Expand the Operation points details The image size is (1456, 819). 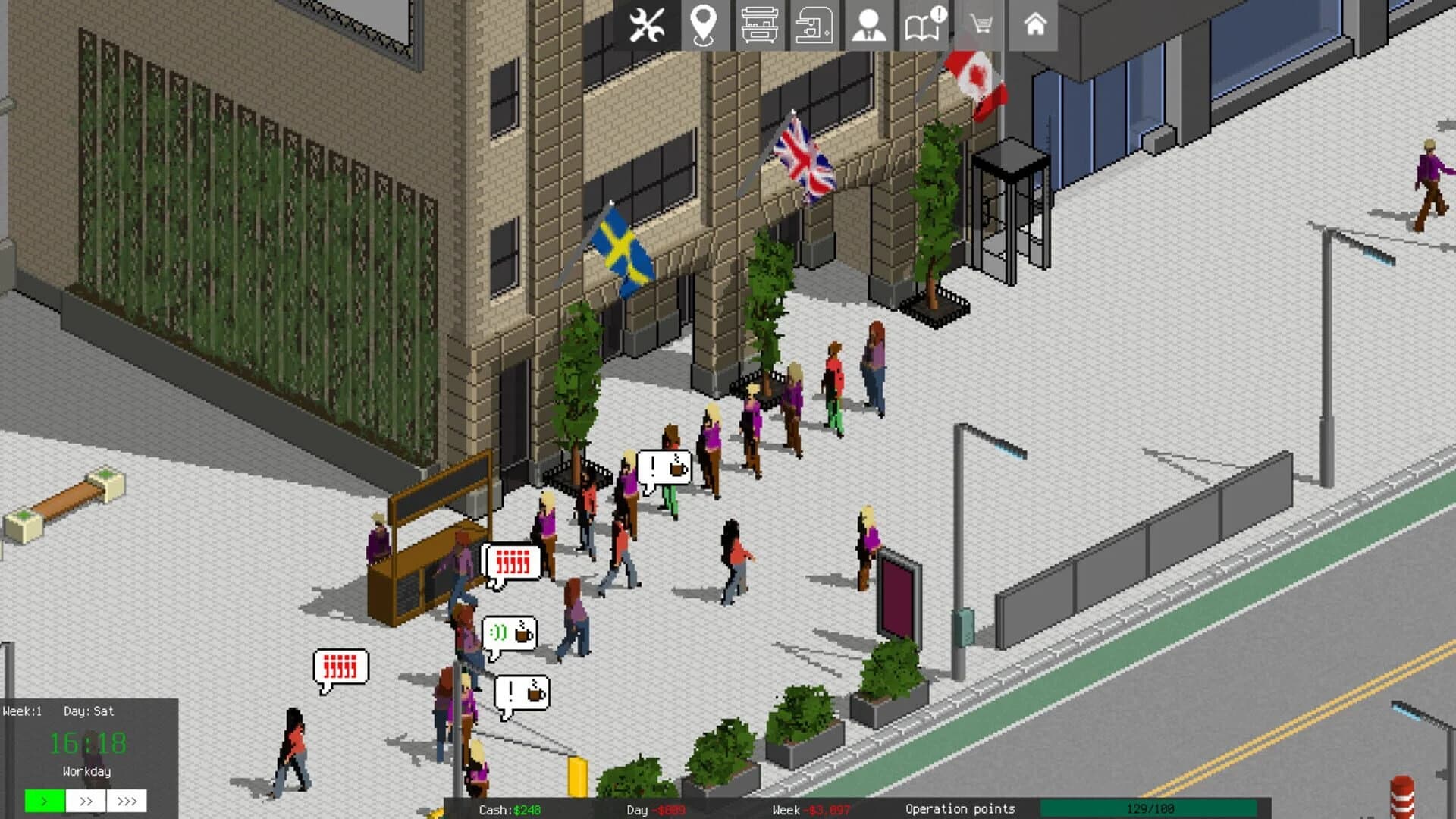point(960,809)
